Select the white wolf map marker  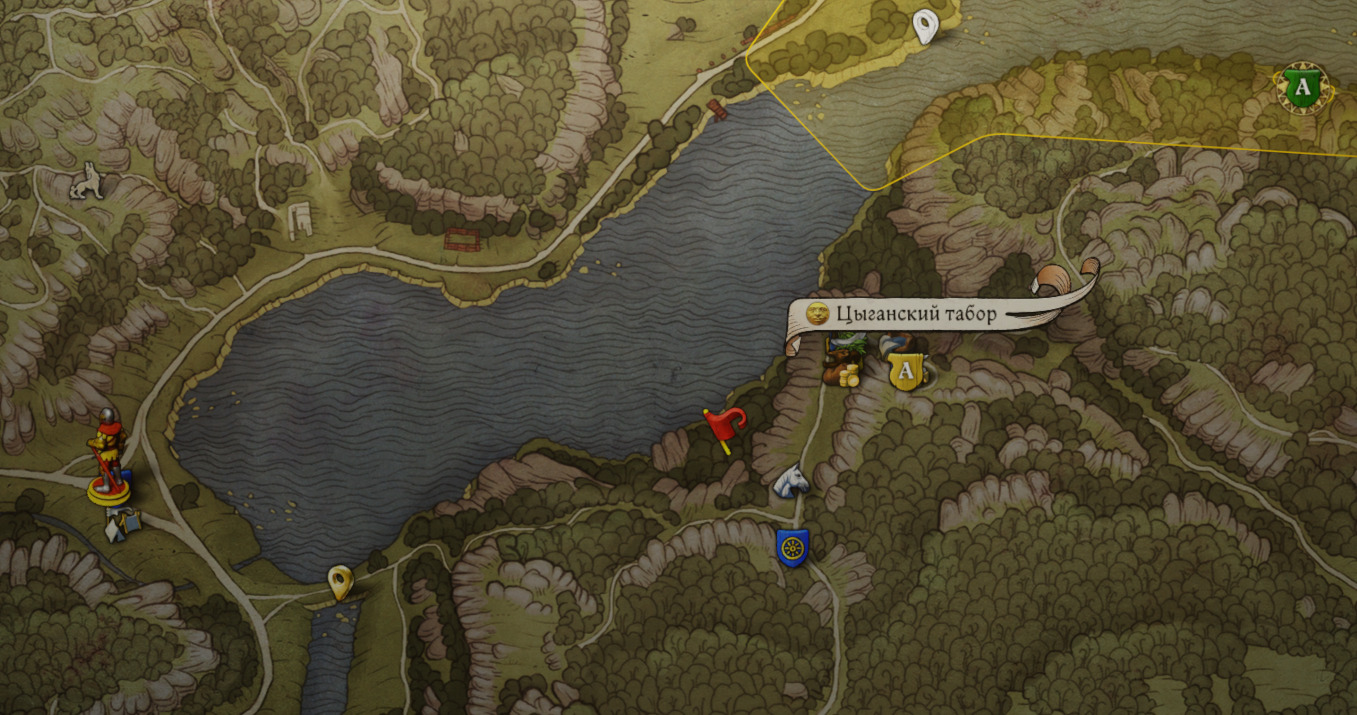tap(88, 181)
